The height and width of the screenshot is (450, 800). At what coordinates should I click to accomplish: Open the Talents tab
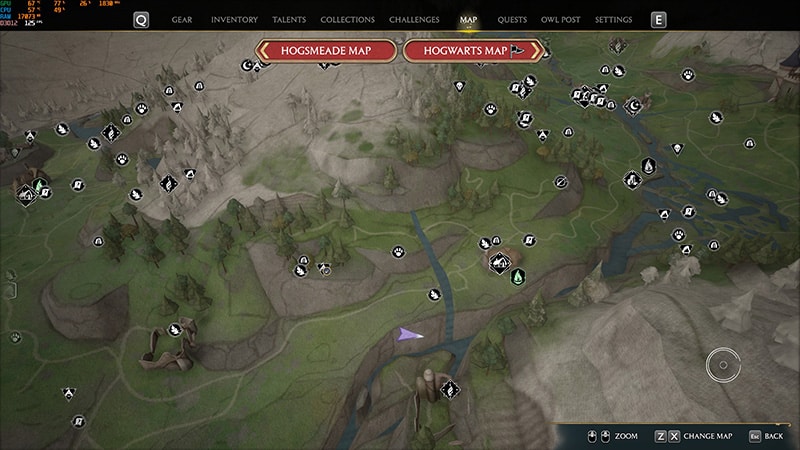pos(289,20)
